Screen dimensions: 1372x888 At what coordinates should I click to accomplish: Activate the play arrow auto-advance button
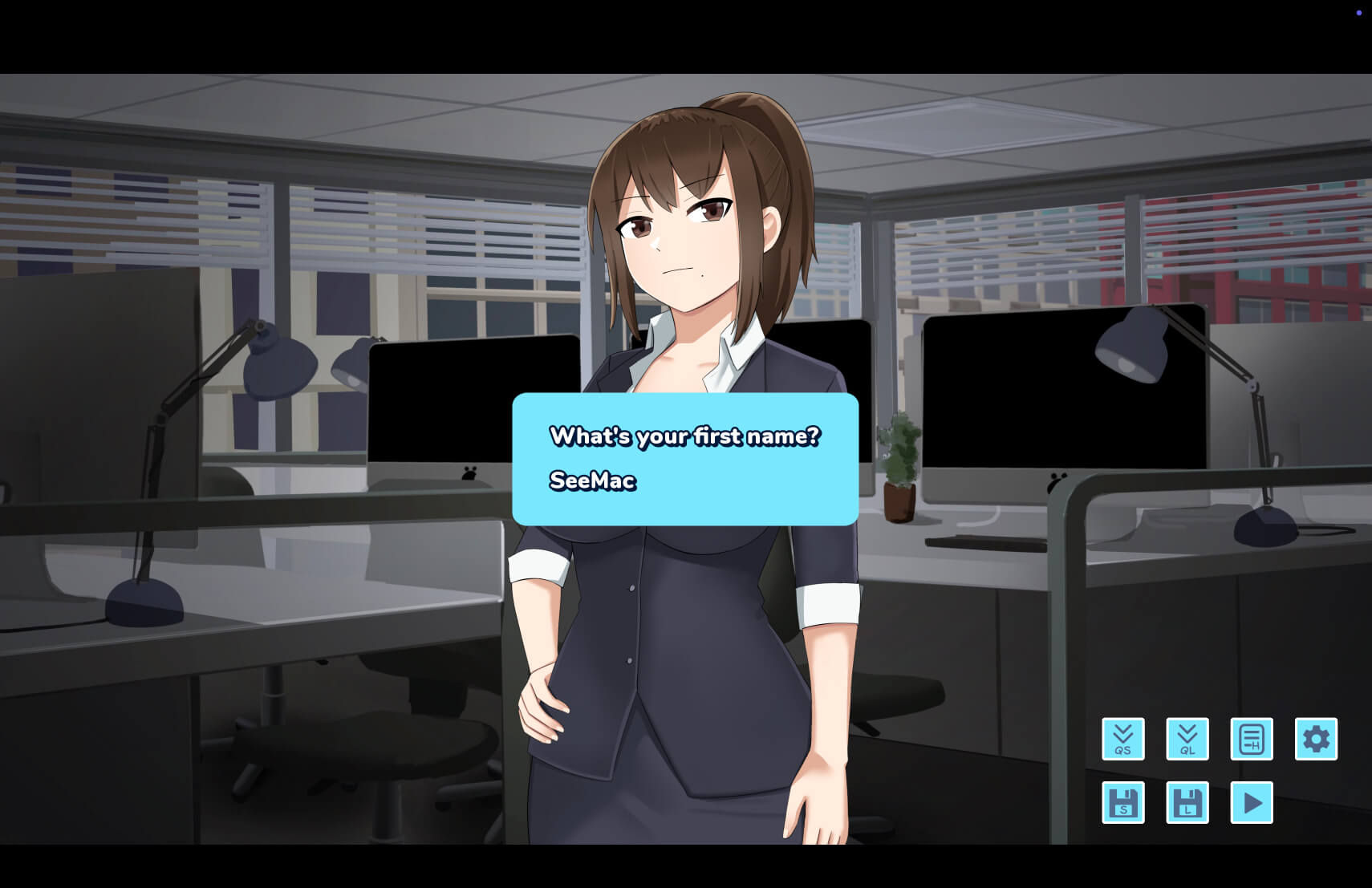pos(1251,802)
